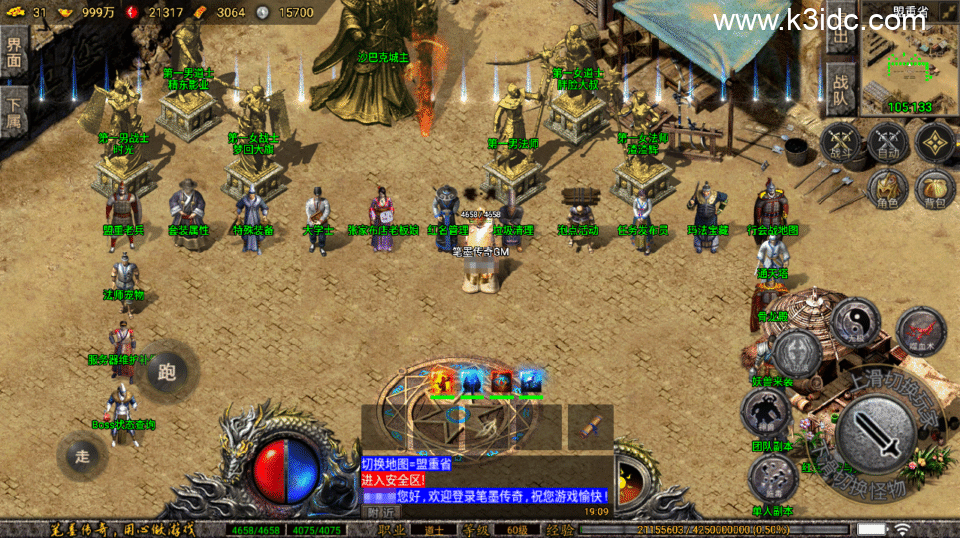Activate the main sword attack button
960x538 pixels.
875,433
